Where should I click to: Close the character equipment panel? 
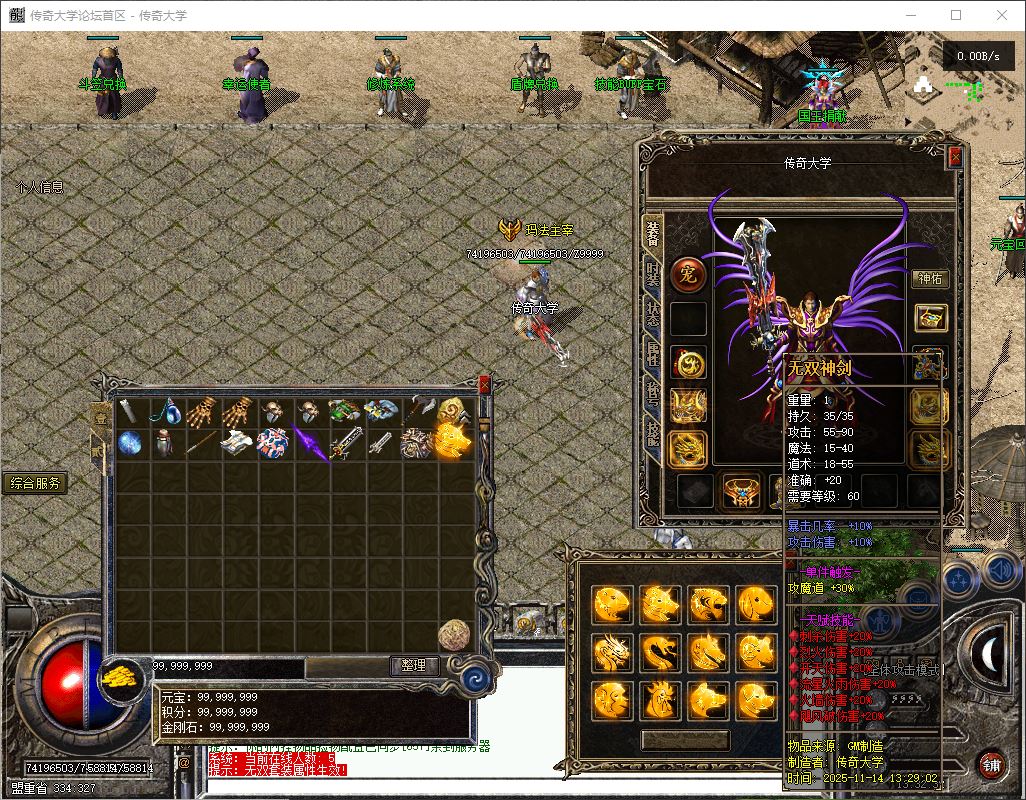955,157
